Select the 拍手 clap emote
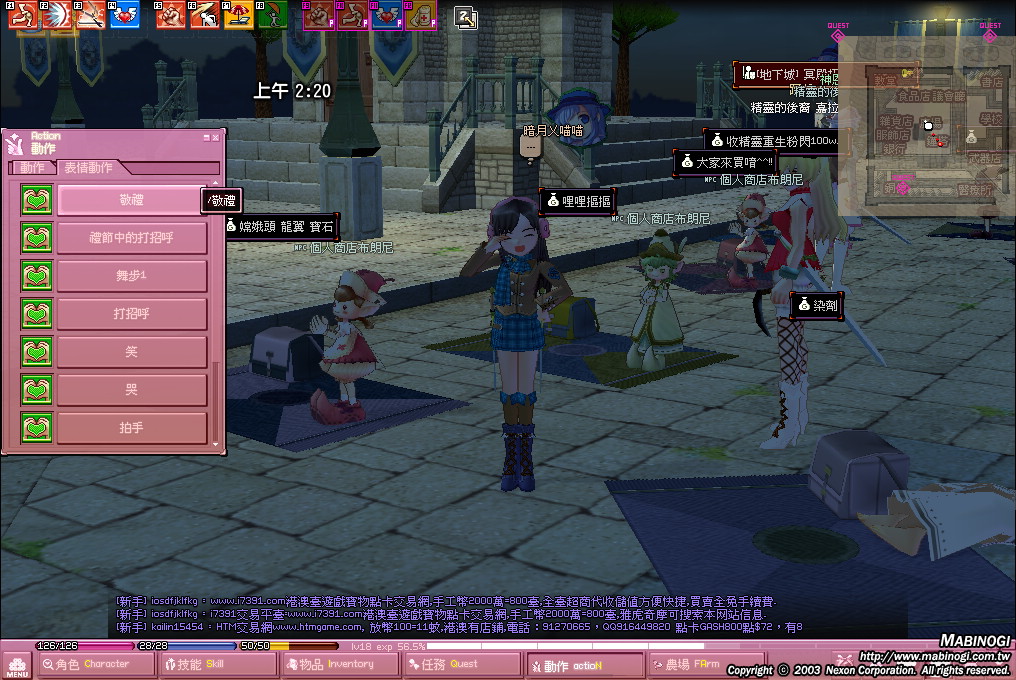The height and width of the screenshot is (680, 1016). coord(131,428)
